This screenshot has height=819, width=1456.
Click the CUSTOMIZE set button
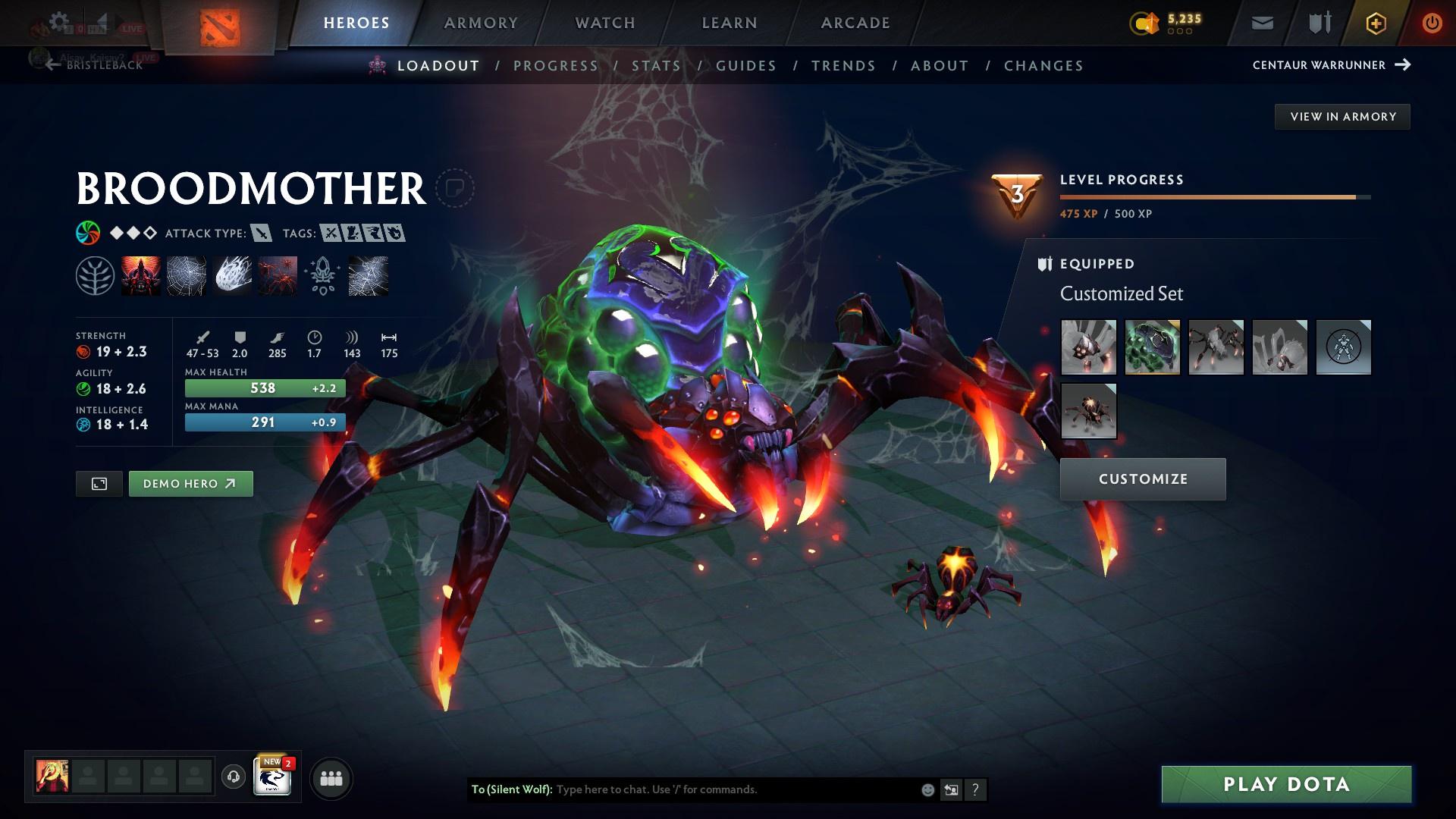(x=1142, y=479)
